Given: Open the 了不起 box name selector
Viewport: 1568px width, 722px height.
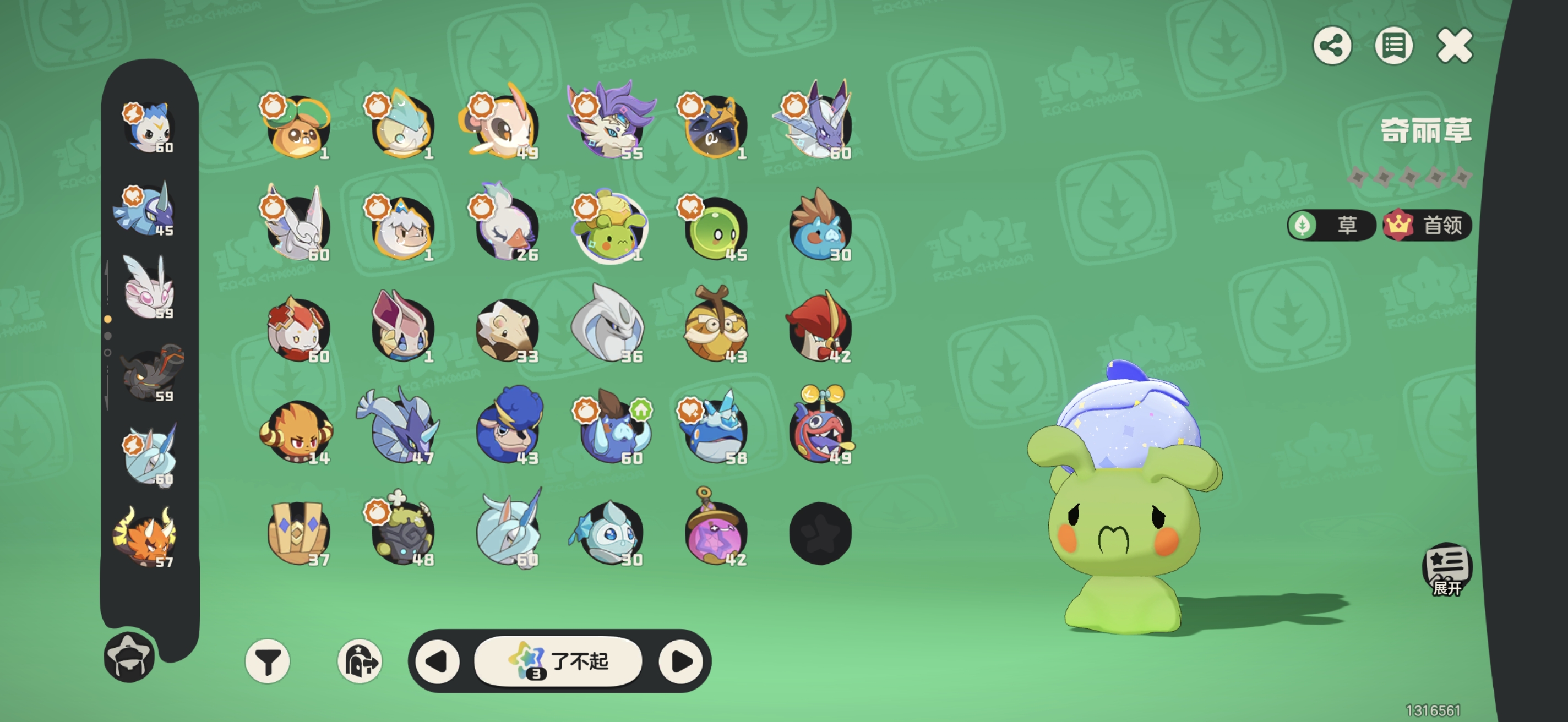Looking at the screenshot, I should pyautogui.click(x=558, y=661).
